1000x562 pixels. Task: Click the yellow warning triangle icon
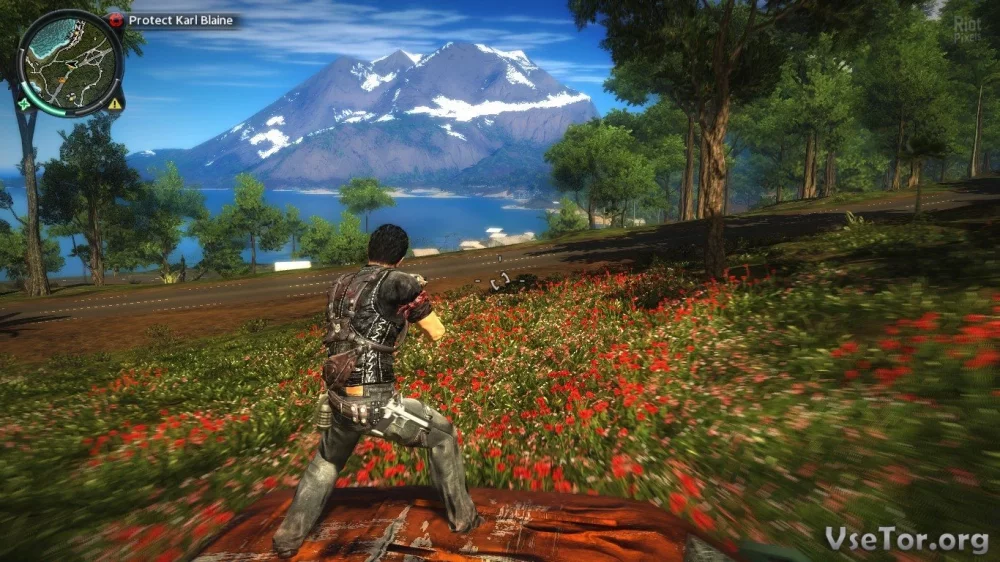click(116, 103)
